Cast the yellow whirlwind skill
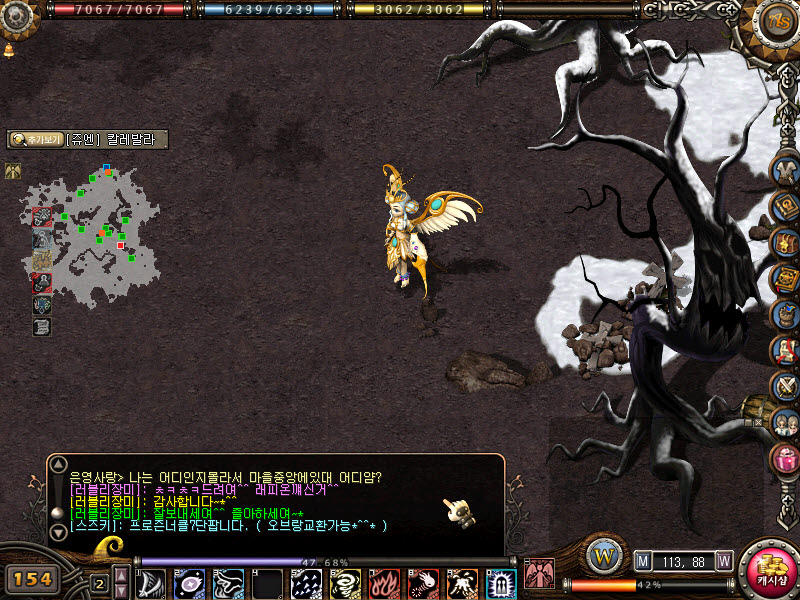This screenshot has width=800, height=600. point(346,583)
